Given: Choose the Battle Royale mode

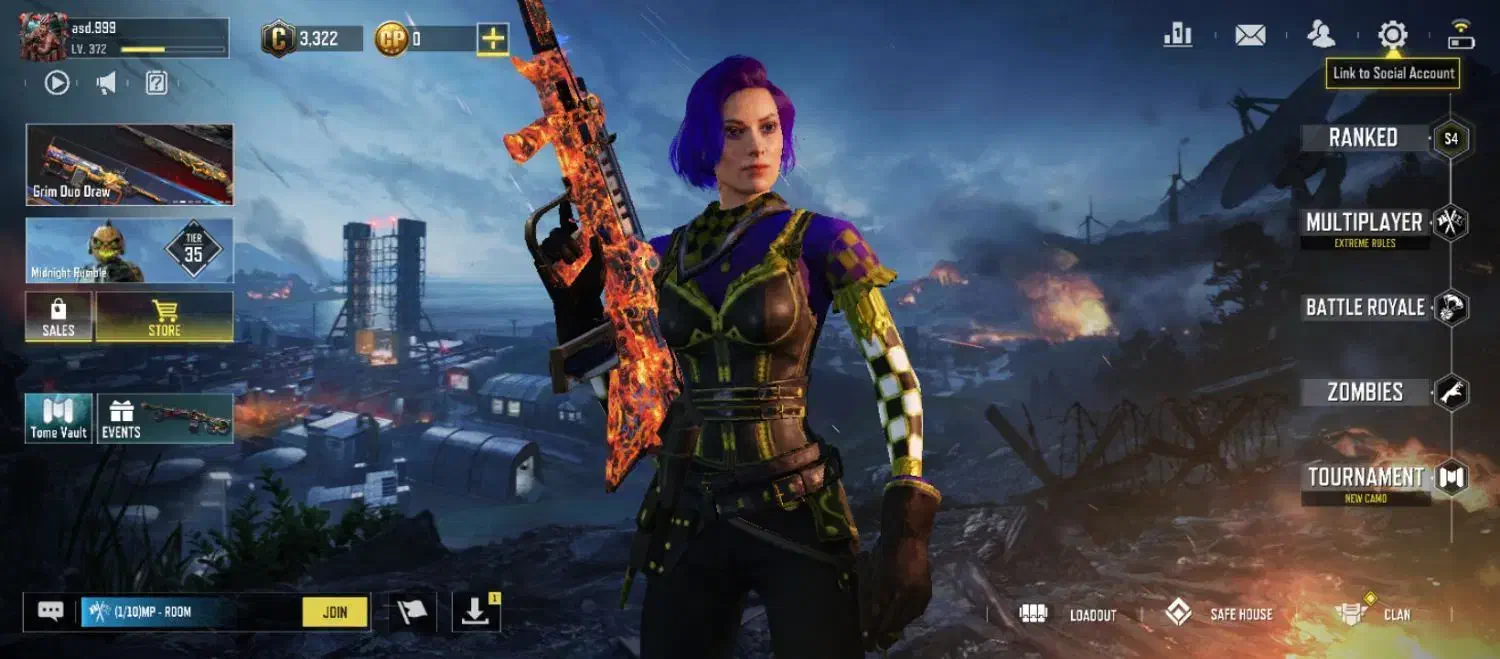Looking at the screenshot, I should click(x=1365, y=307).
